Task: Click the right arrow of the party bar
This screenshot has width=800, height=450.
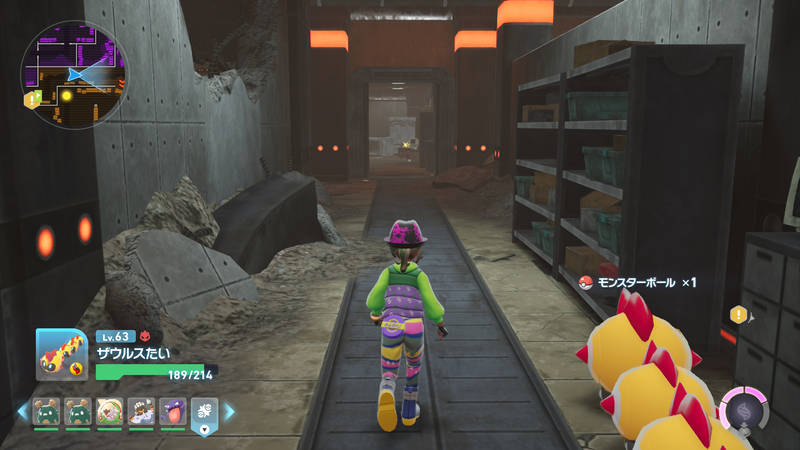Action: pyautogui.click(x=229, y=411)
